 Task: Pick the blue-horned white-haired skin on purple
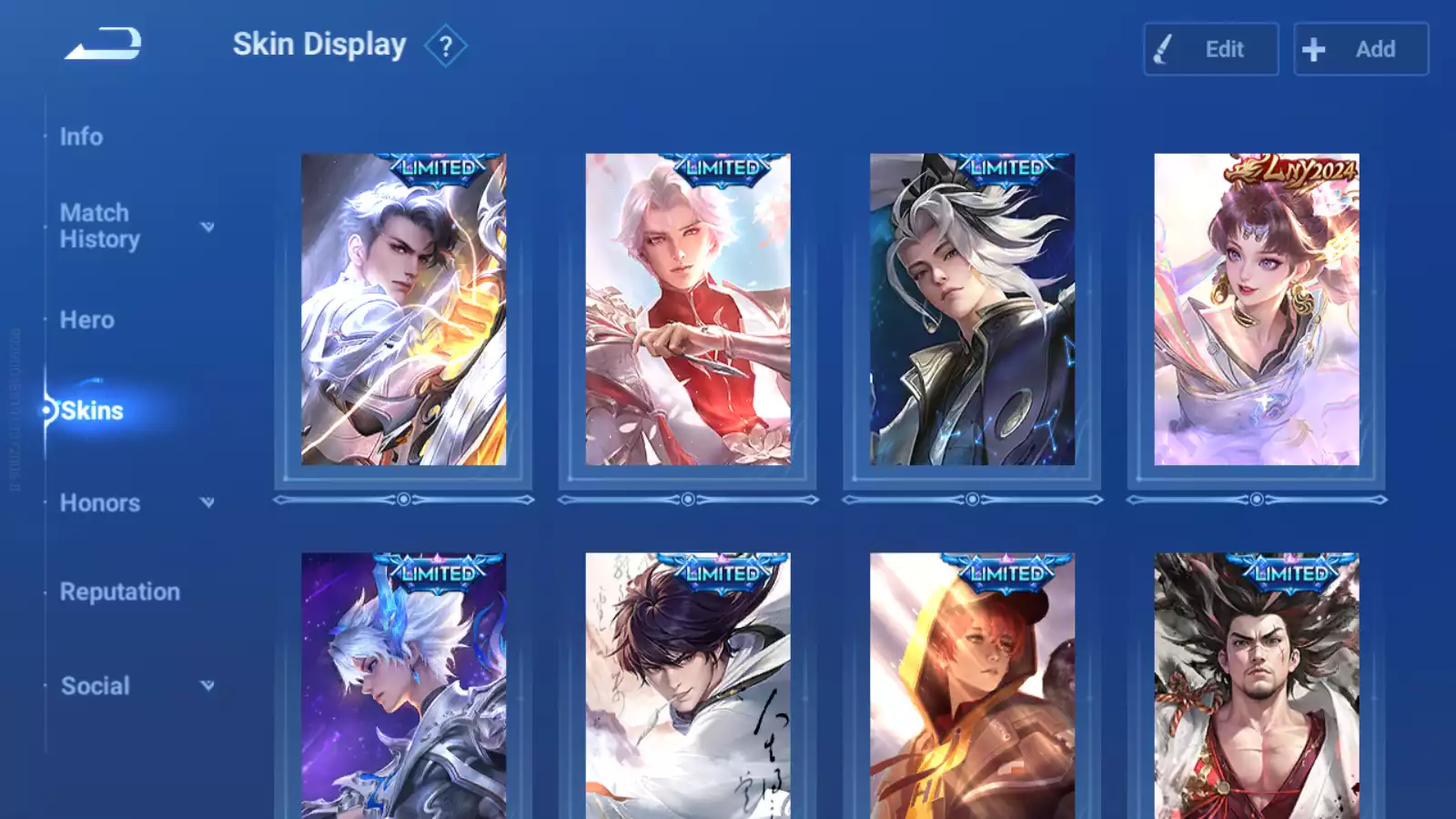[x=403, y=687]
